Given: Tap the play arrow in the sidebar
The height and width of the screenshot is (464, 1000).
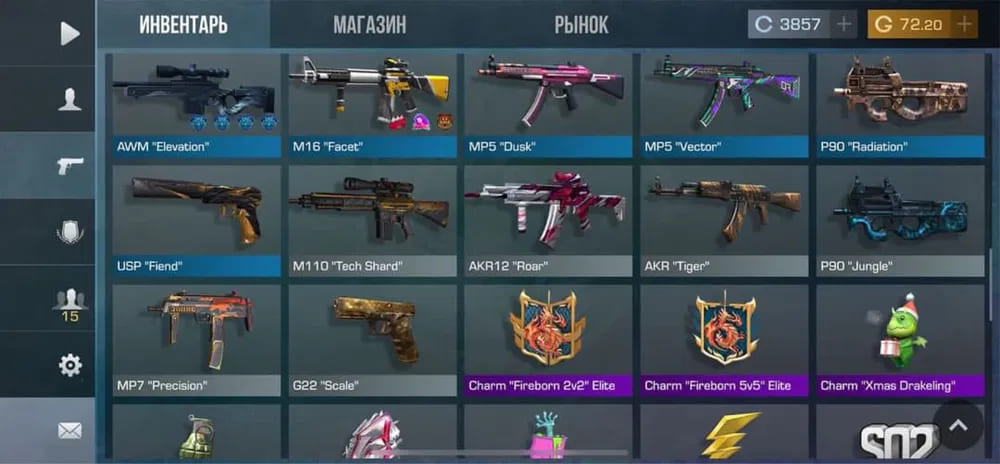Looking at the screenshot, I should coord(69,33).
